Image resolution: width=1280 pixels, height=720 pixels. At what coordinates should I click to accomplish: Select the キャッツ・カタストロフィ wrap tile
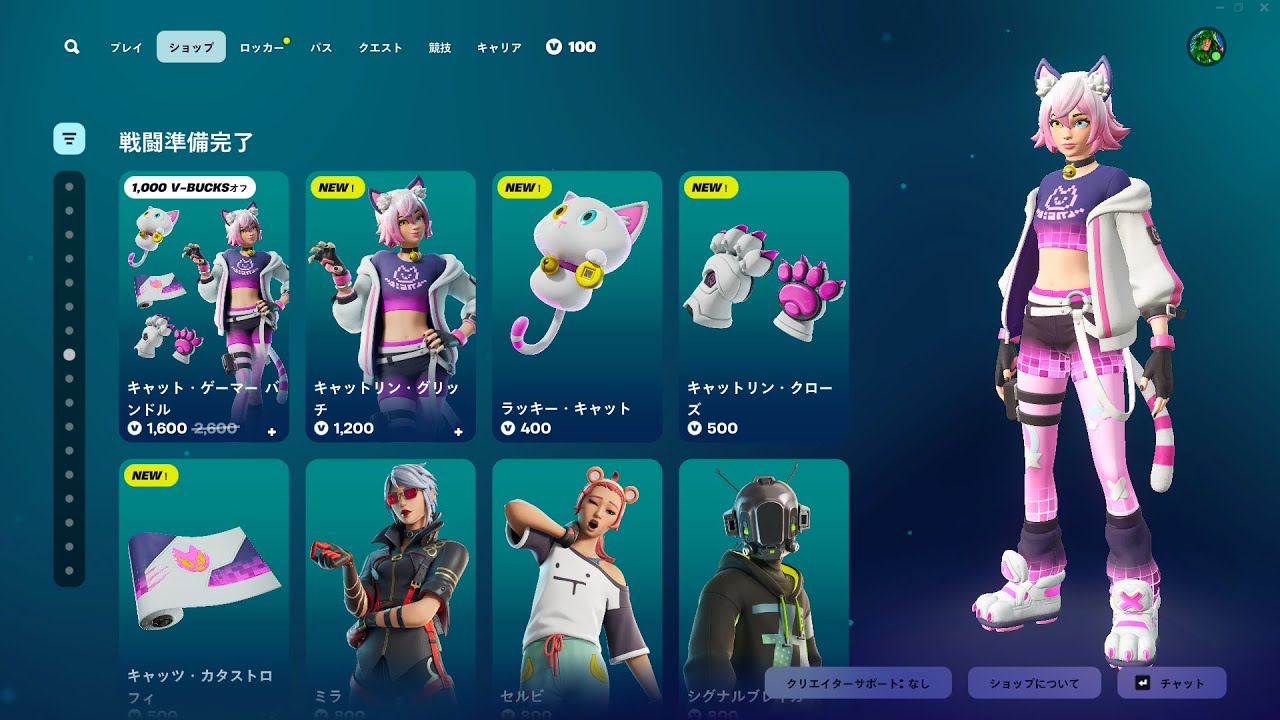click(x=204, y=588)
